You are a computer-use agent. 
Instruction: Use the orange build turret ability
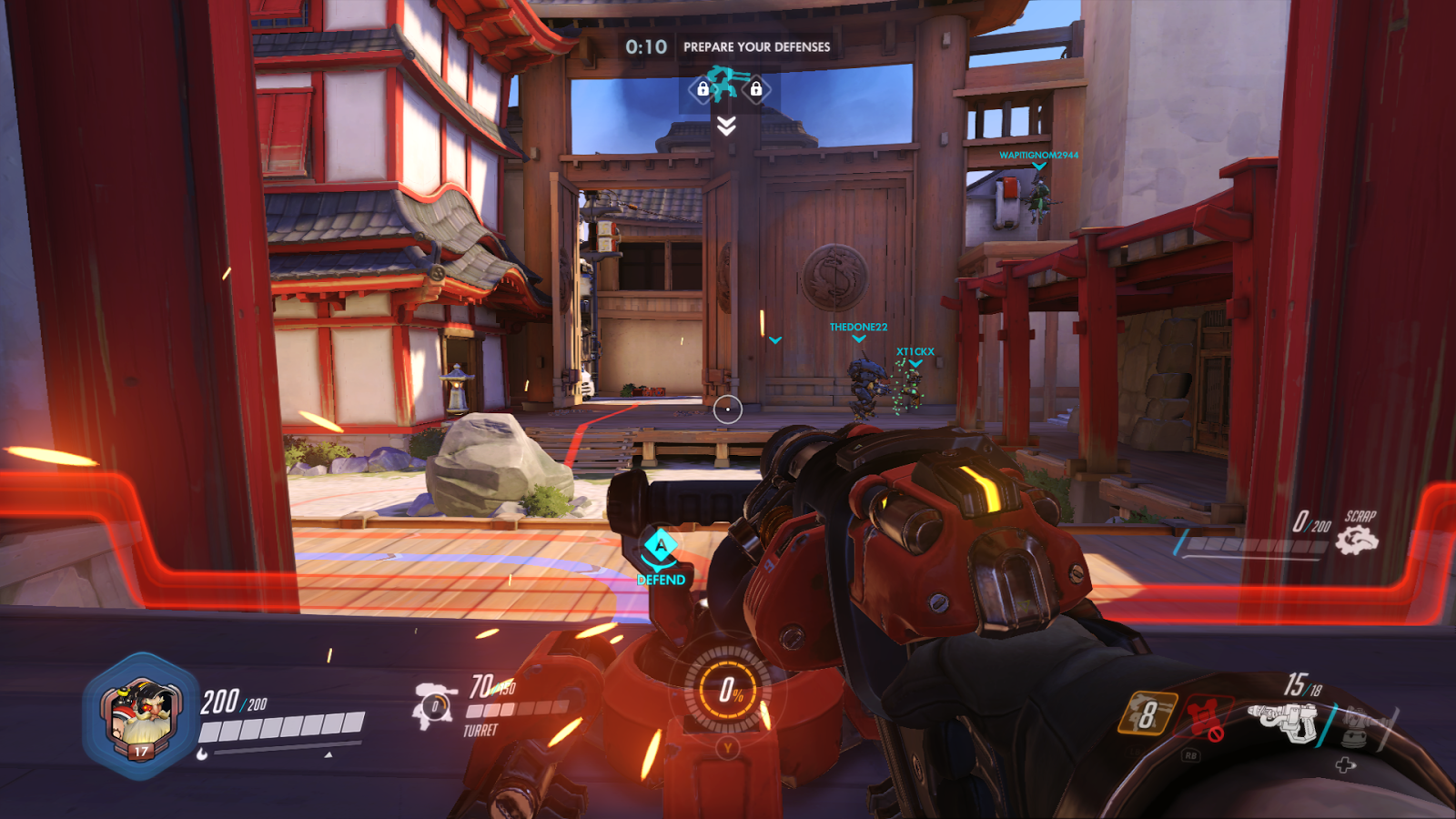tap(1147, 714)
